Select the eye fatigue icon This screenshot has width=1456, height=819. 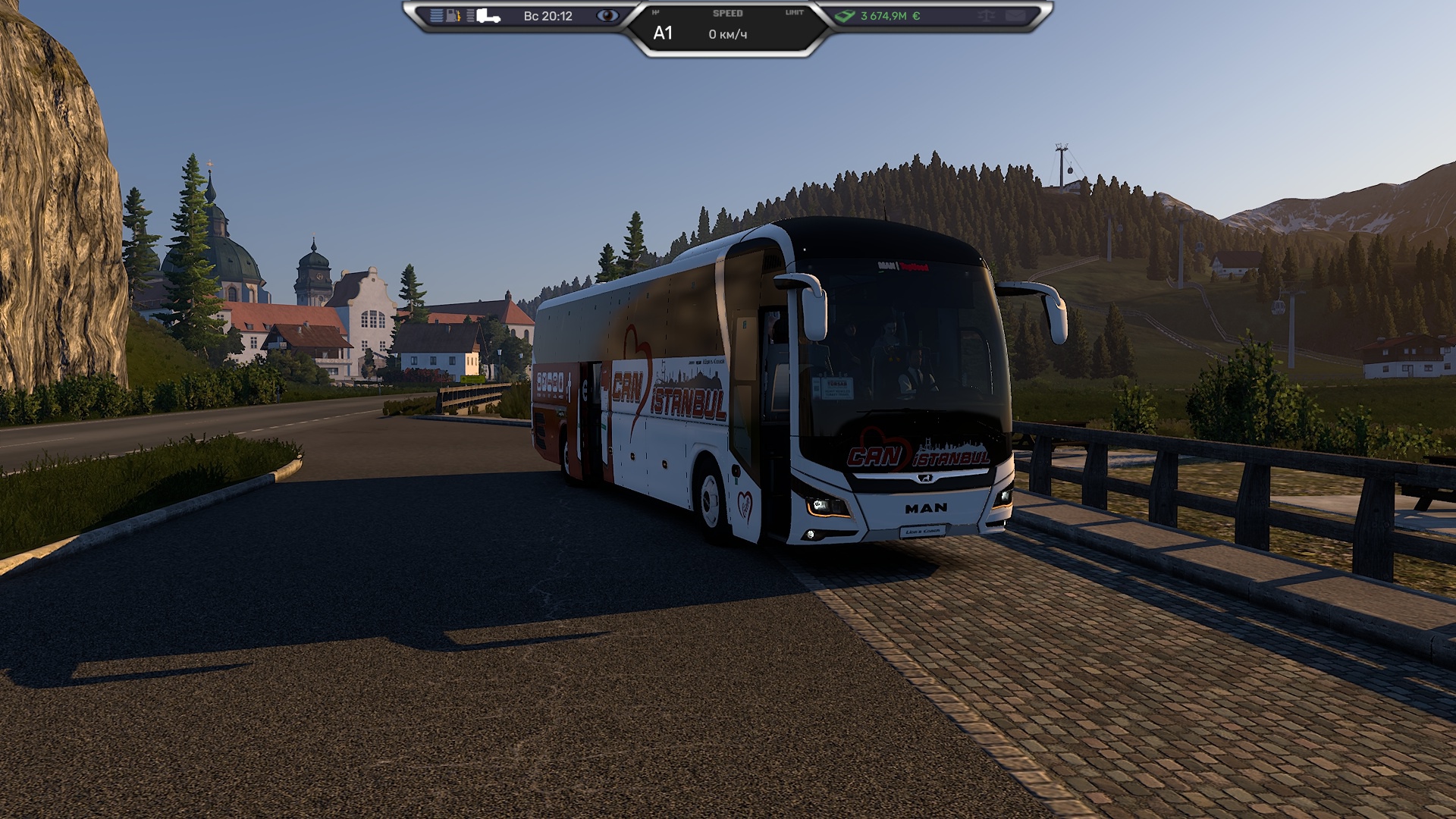tap(607, 16)
